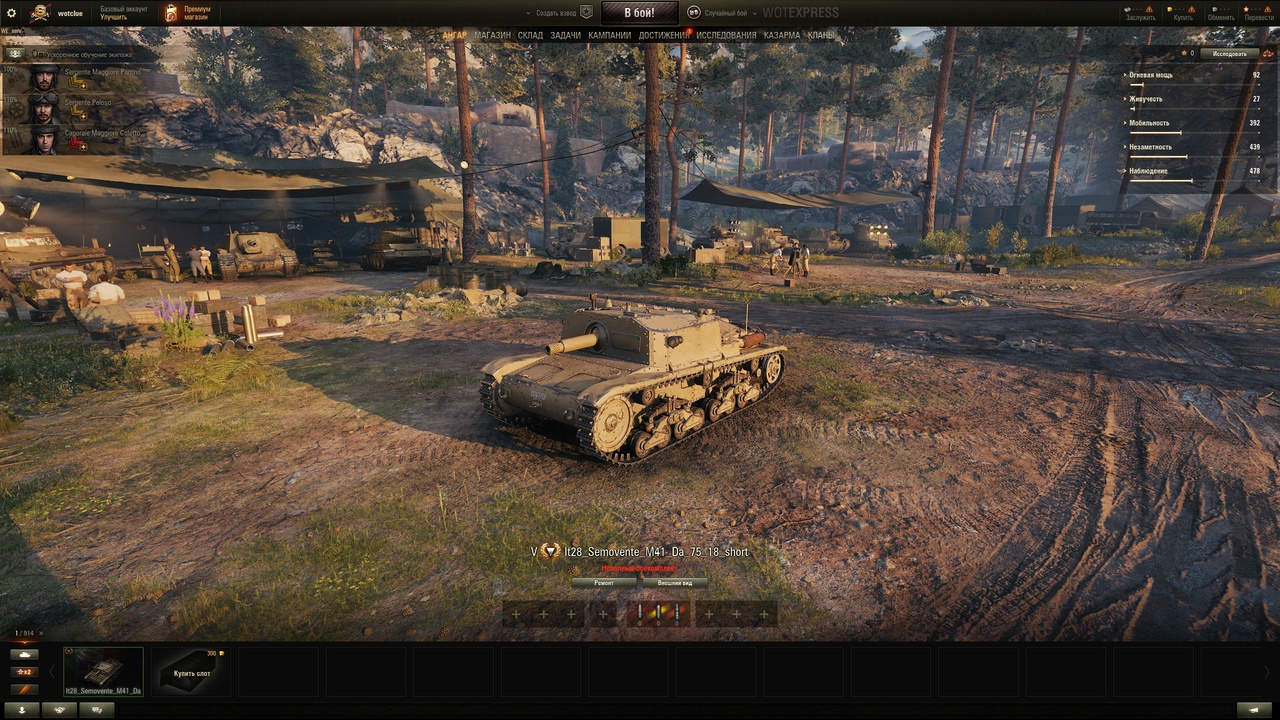
Task: Repair the tank with the Ремонт button
Action: [604, 582]
